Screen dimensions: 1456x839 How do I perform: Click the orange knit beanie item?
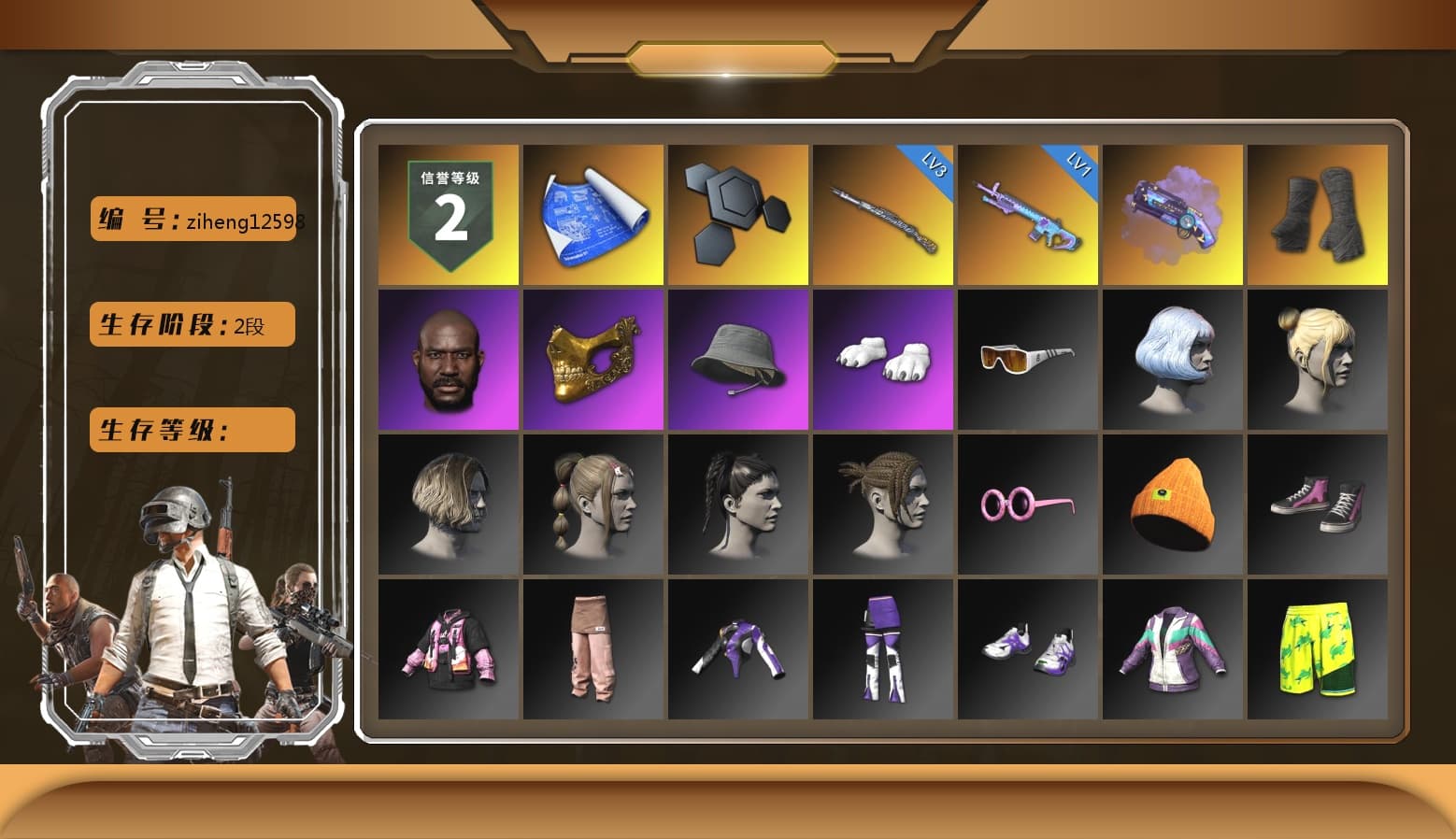[1174, 505]
